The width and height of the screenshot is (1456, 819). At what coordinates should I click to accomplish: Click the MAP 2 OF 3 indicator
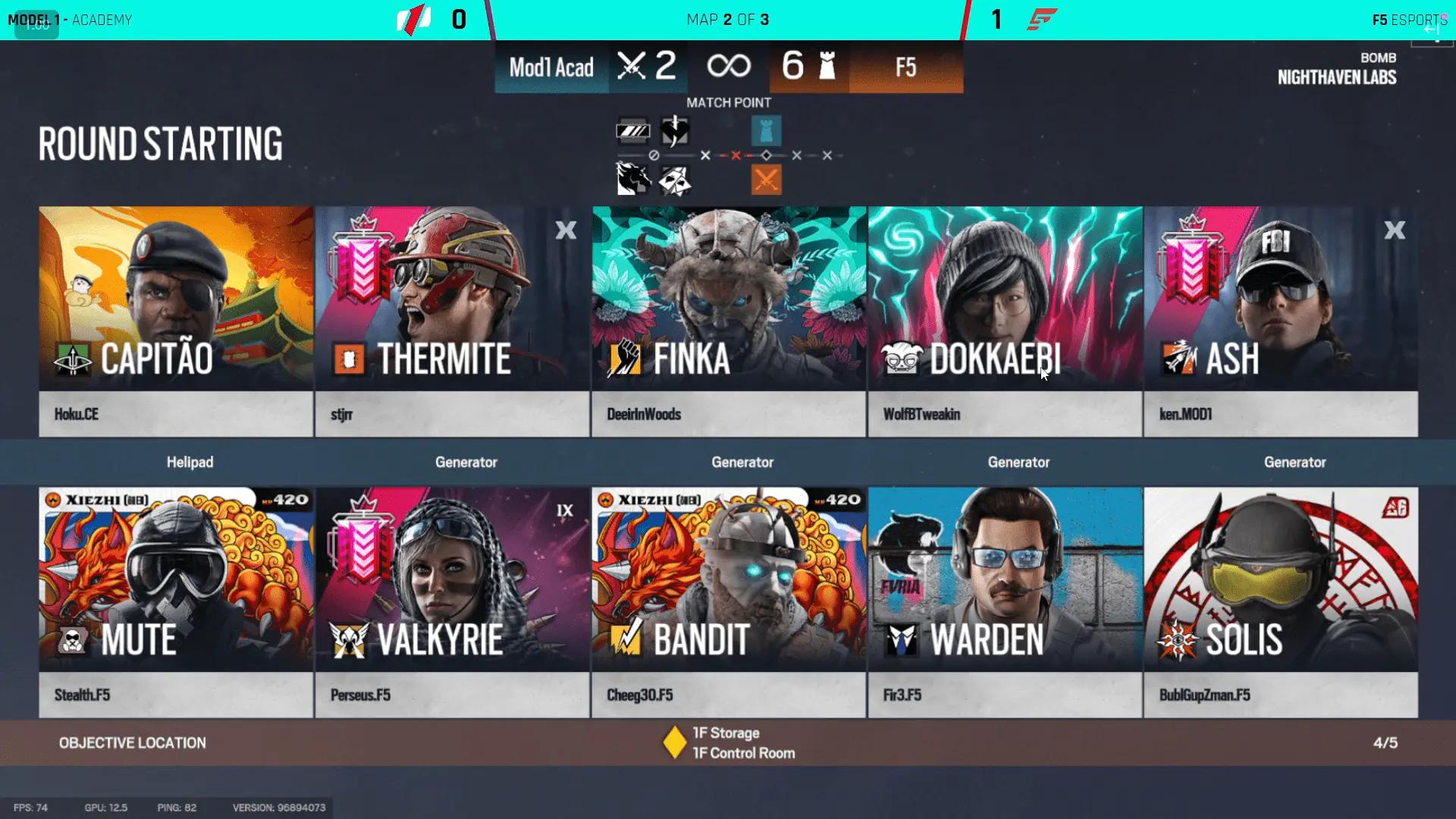point(727,19)
